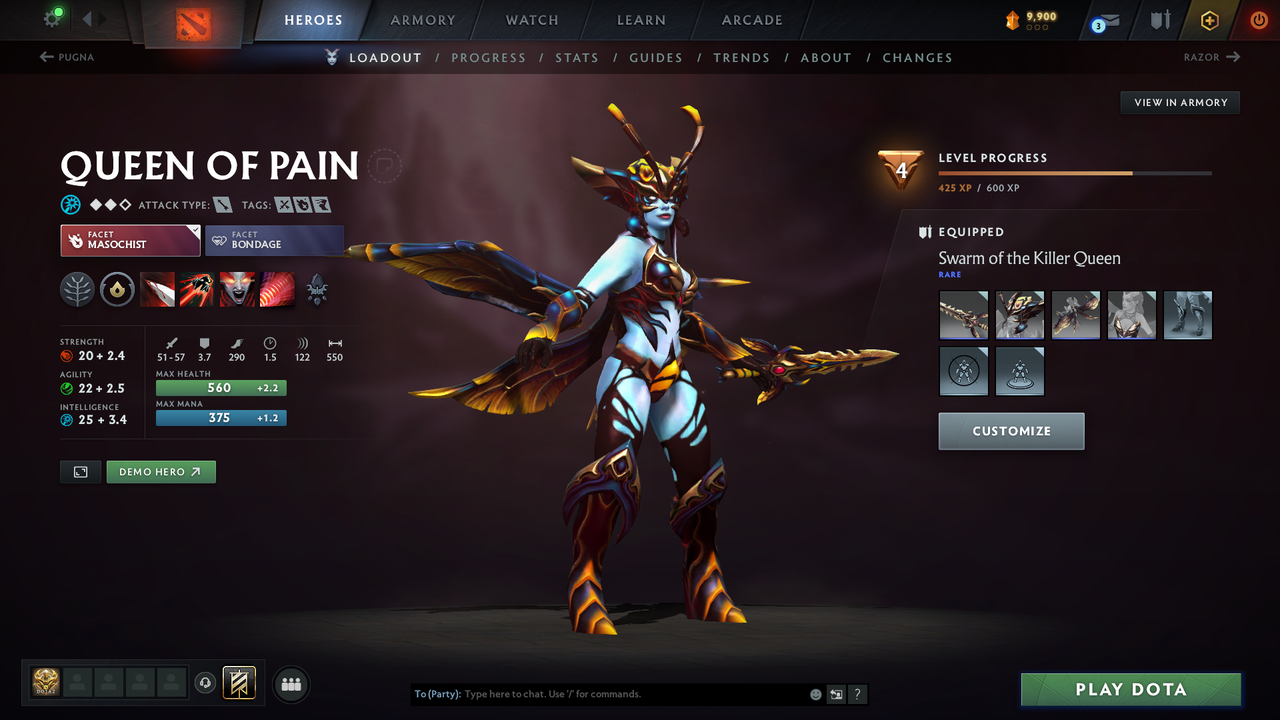View the Sonic Wave ultimate icon
The height and width of the screenshot is (720, 1280).
[277, 290]
